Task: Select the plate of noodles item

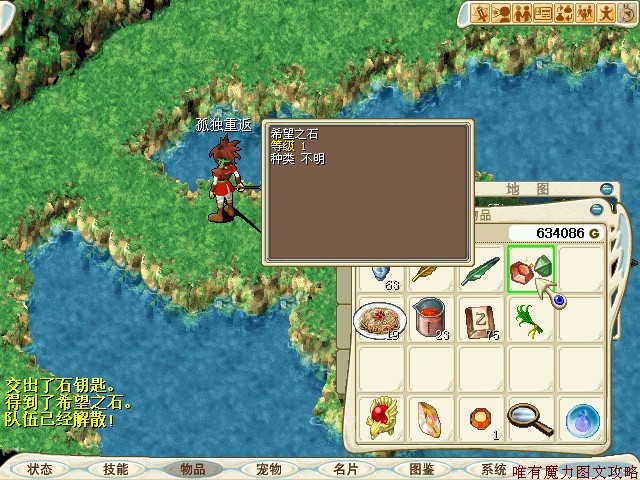Action: point(379,319)
